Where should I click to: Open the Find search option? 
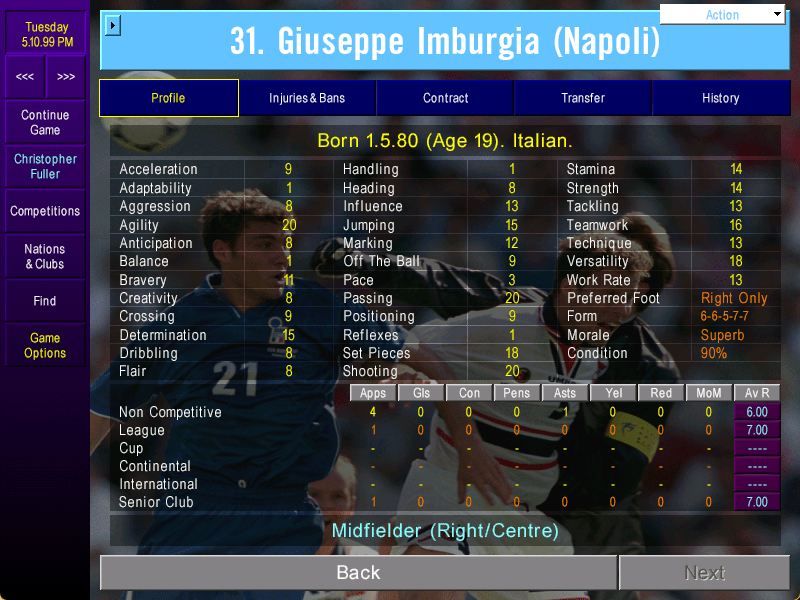[x=45, y=300]
